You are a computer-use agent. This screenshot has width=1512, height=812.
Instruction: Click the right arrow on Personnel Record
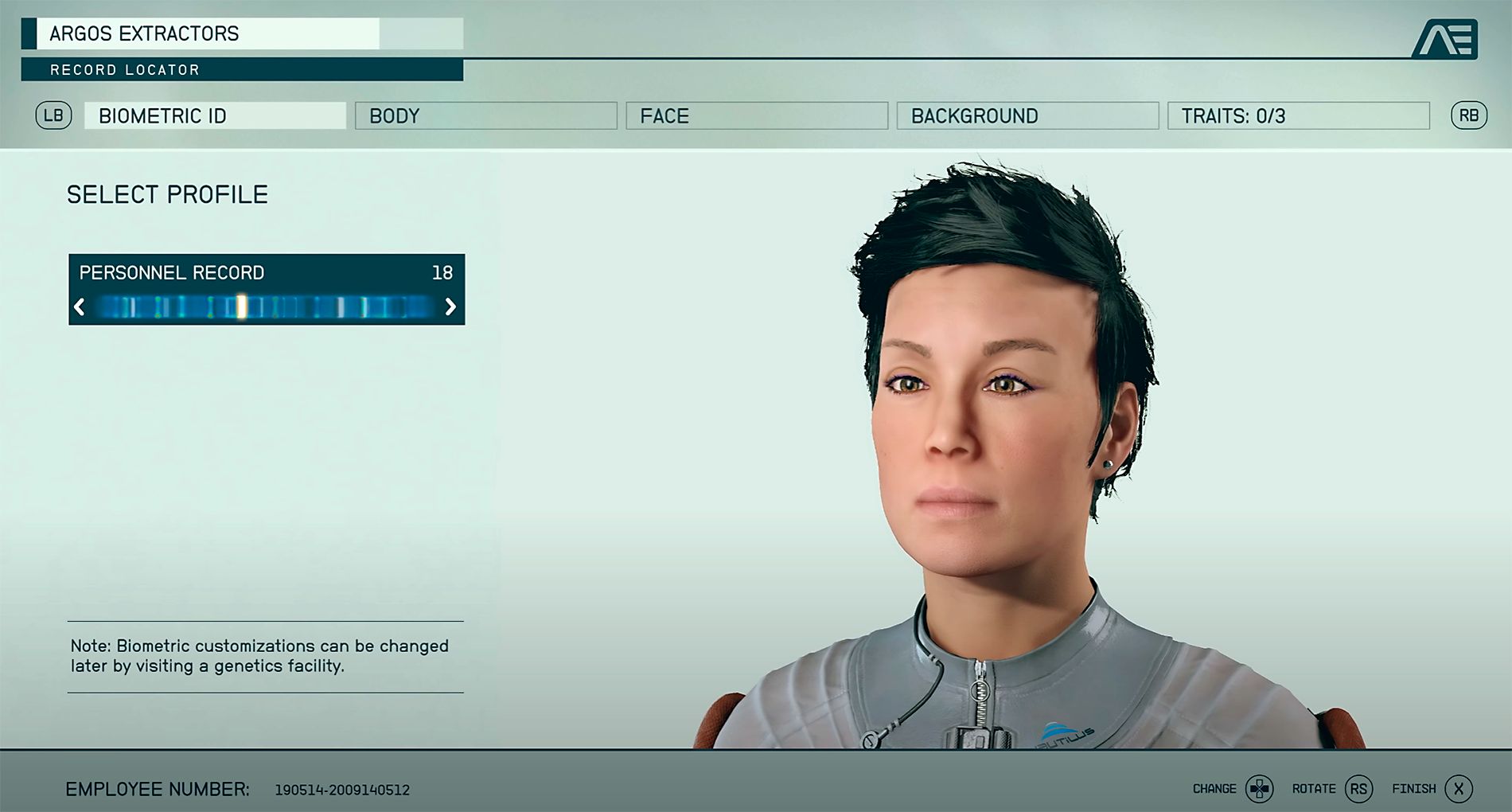[450, 307]
